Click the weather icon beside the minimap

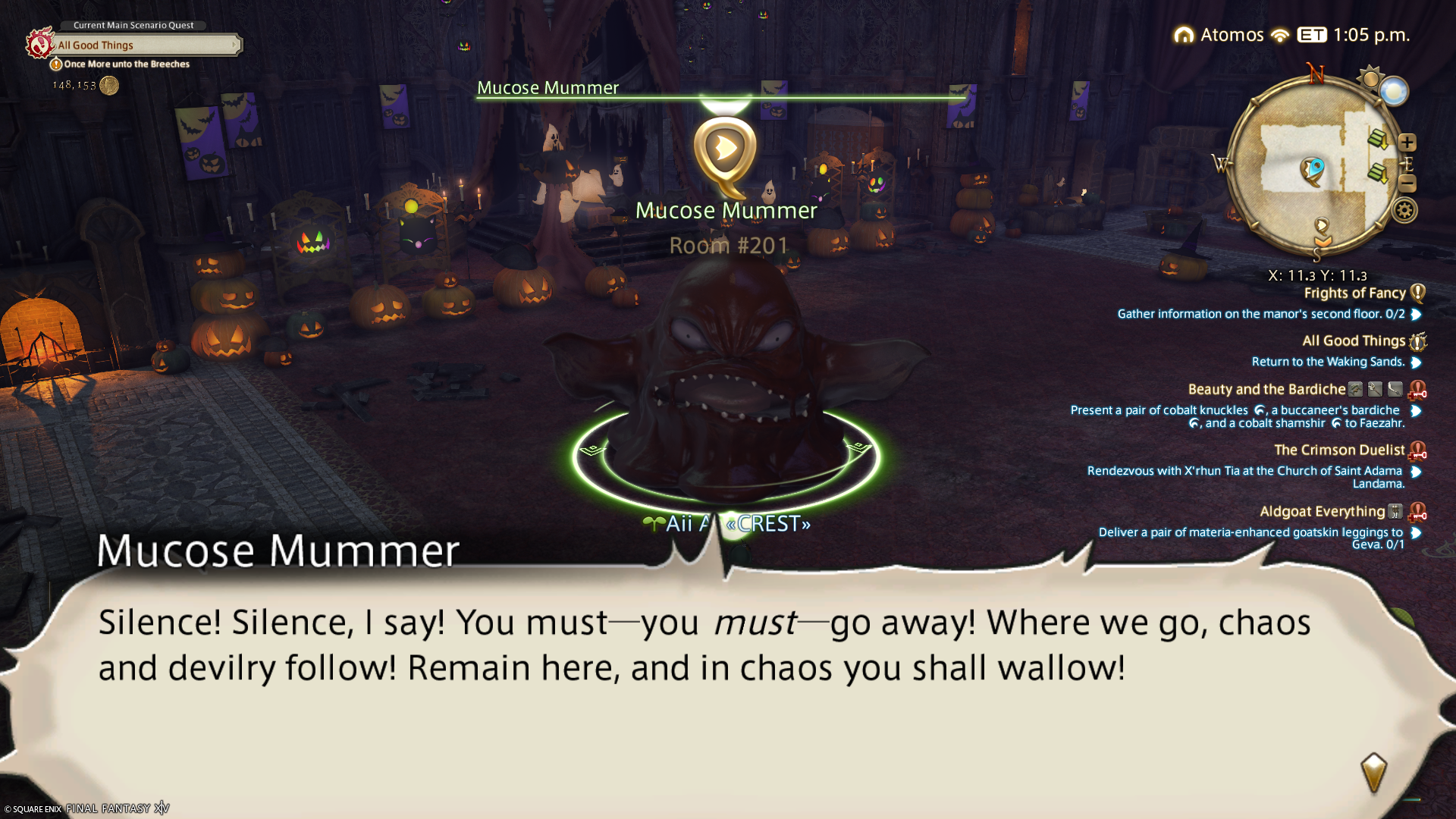(1394, 92)
